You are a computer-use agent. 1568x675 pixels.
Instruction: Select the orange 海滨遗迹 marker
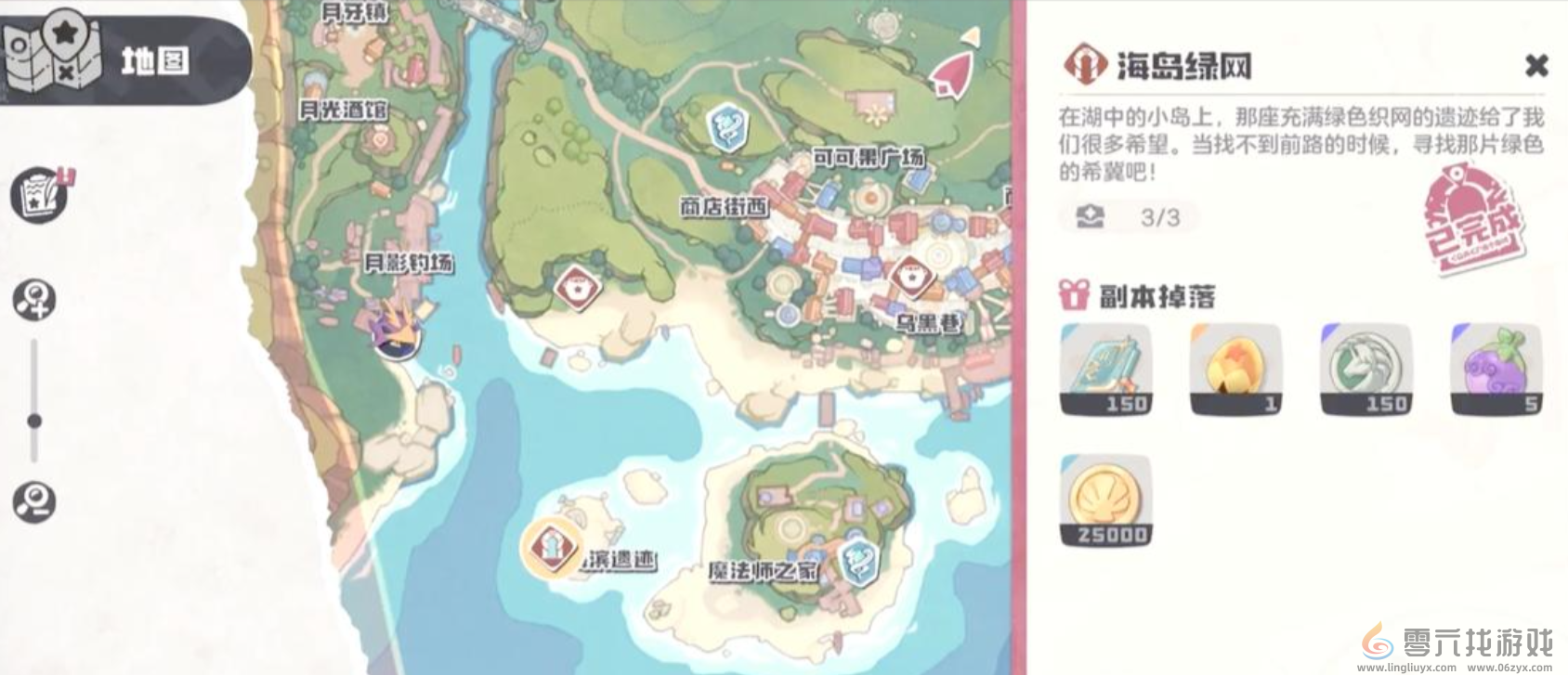tap(550, 548)
